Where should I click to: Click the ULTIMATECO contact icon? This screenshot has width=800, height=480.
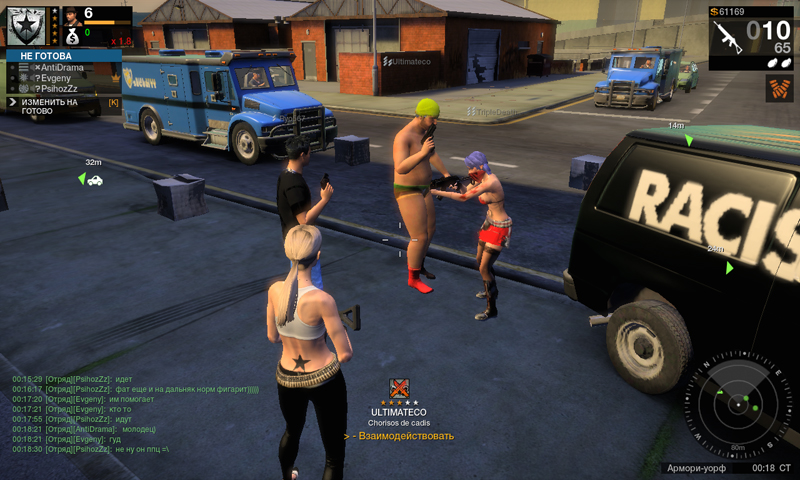click(x=399, y=389)
